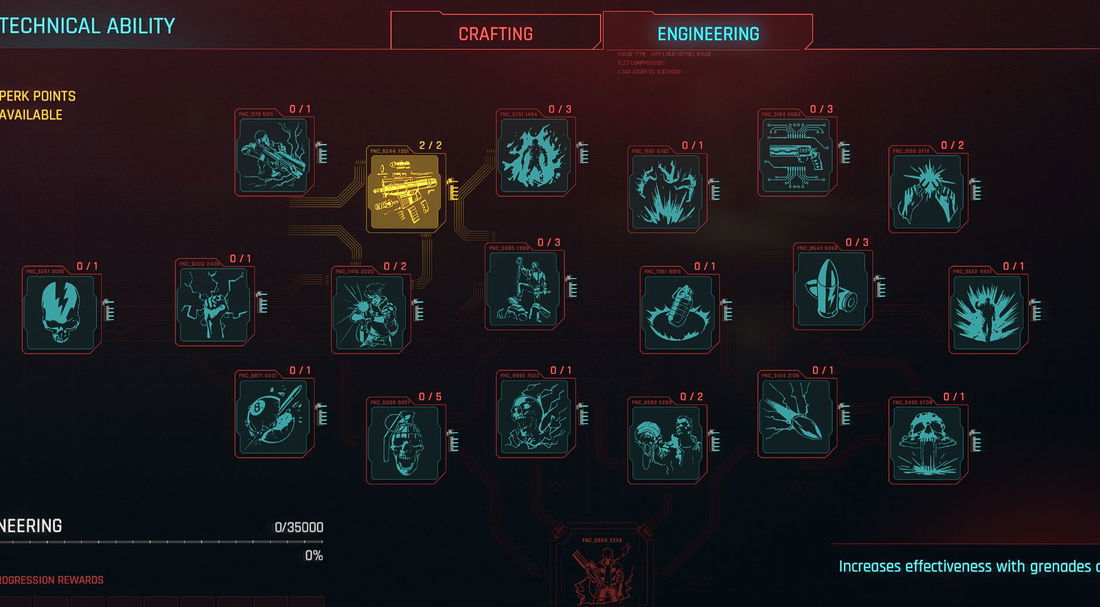Viewport: 1100px width, 607px height.
Task: Select the fist with lightning perk
Action: tap(215, 306)
